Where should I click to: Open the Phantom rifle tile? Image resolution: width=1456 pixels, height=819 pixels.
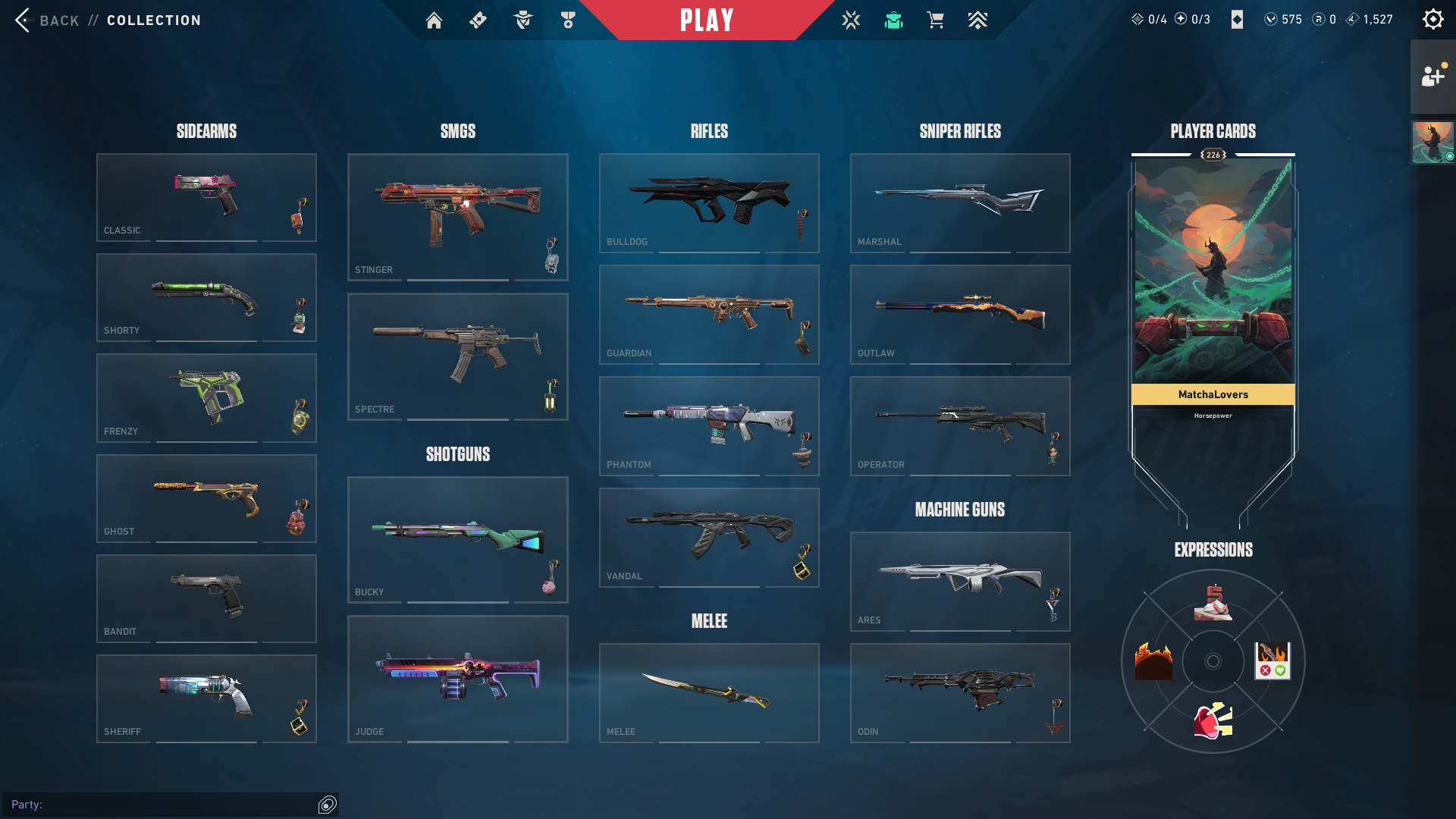click(x=708, y=425)
